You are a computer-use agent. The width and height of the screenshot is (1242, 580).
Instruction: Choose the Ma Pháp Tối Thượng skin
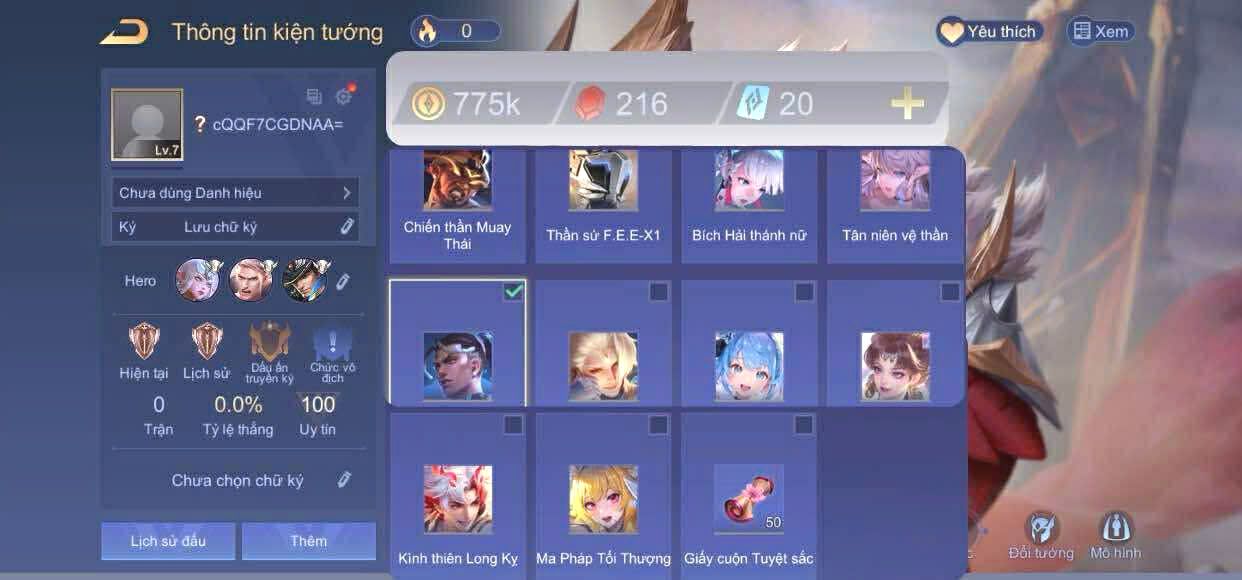[x=603, y=497]
